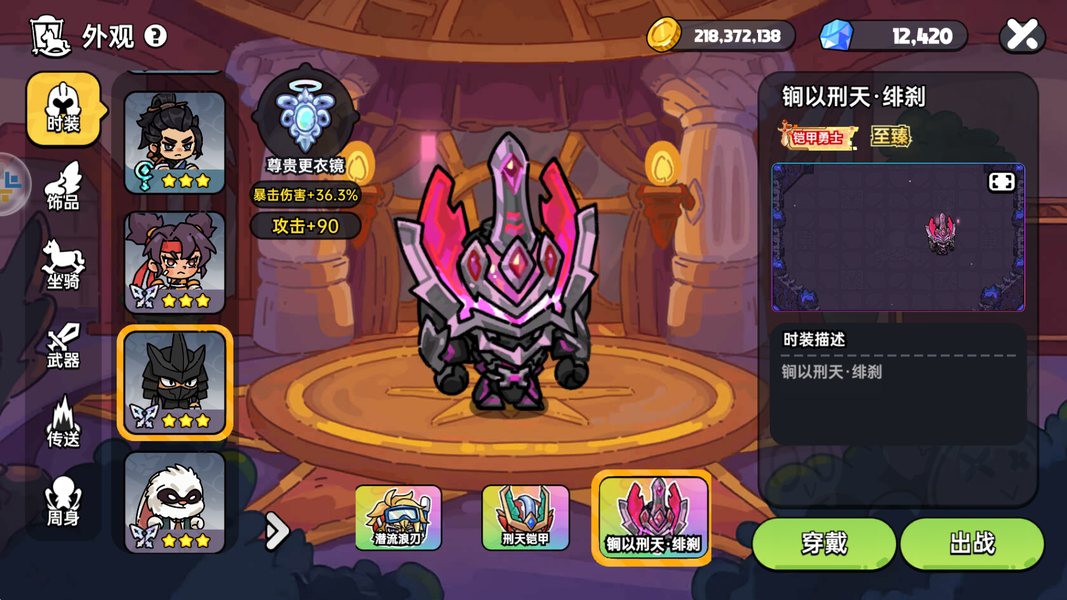
Task: Select the 锏以刑天·绯刹 skin thumbnail
Action: coord(652,517)
